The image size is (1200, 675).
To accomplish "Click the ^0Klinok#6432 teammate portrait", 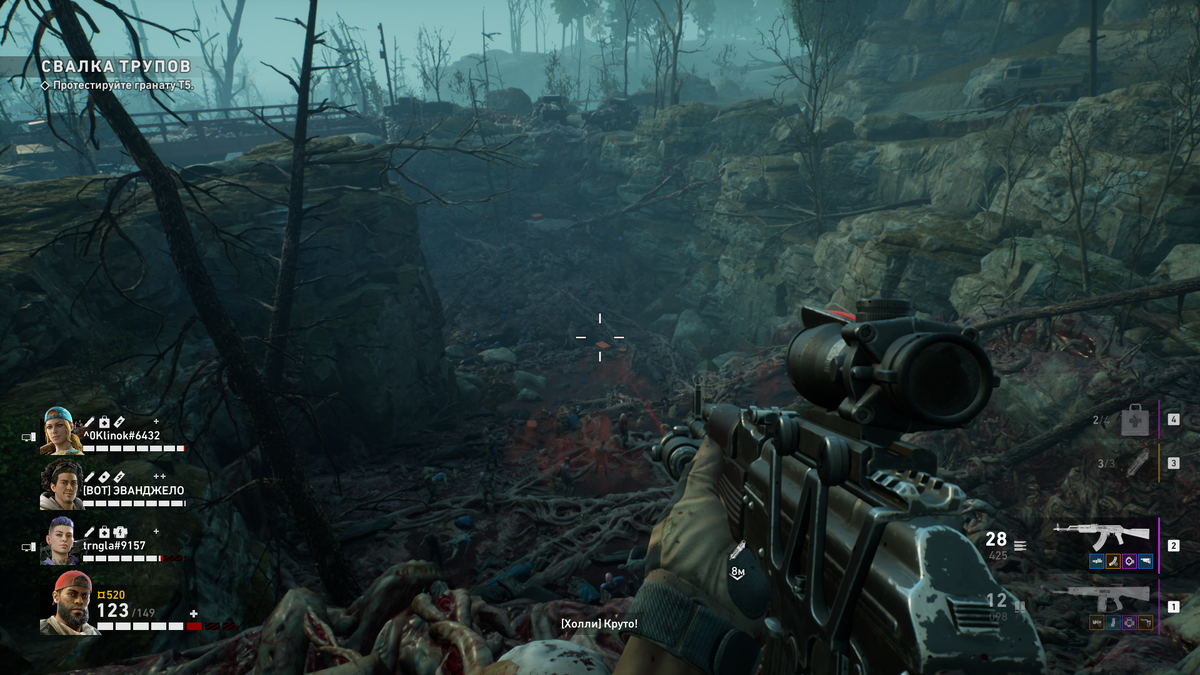I will (60, 431).
